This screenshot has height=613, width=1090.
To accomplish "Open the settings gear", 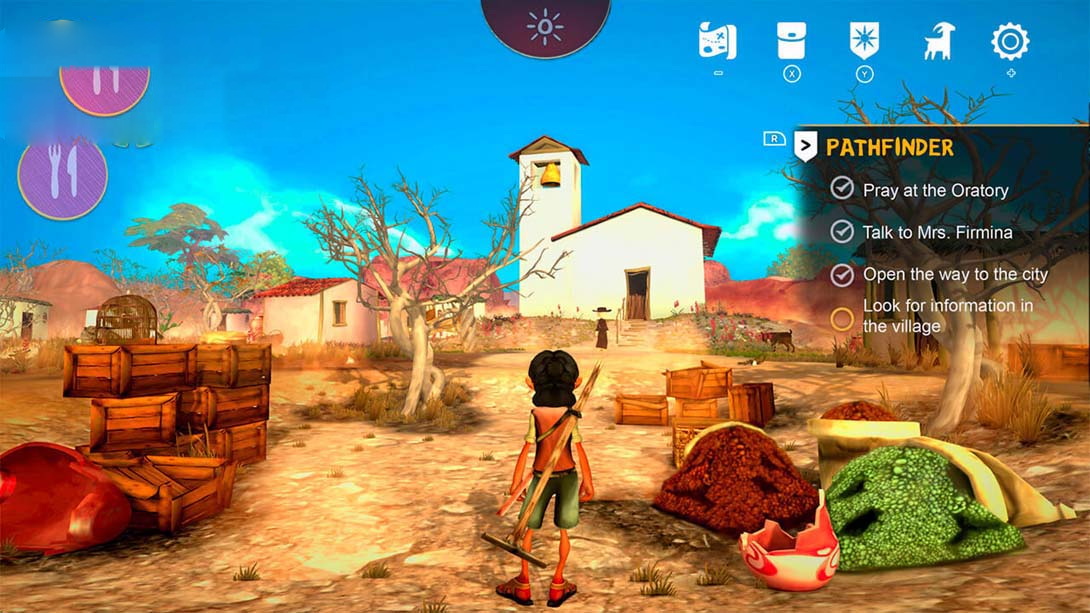I will coord(1010,41).
